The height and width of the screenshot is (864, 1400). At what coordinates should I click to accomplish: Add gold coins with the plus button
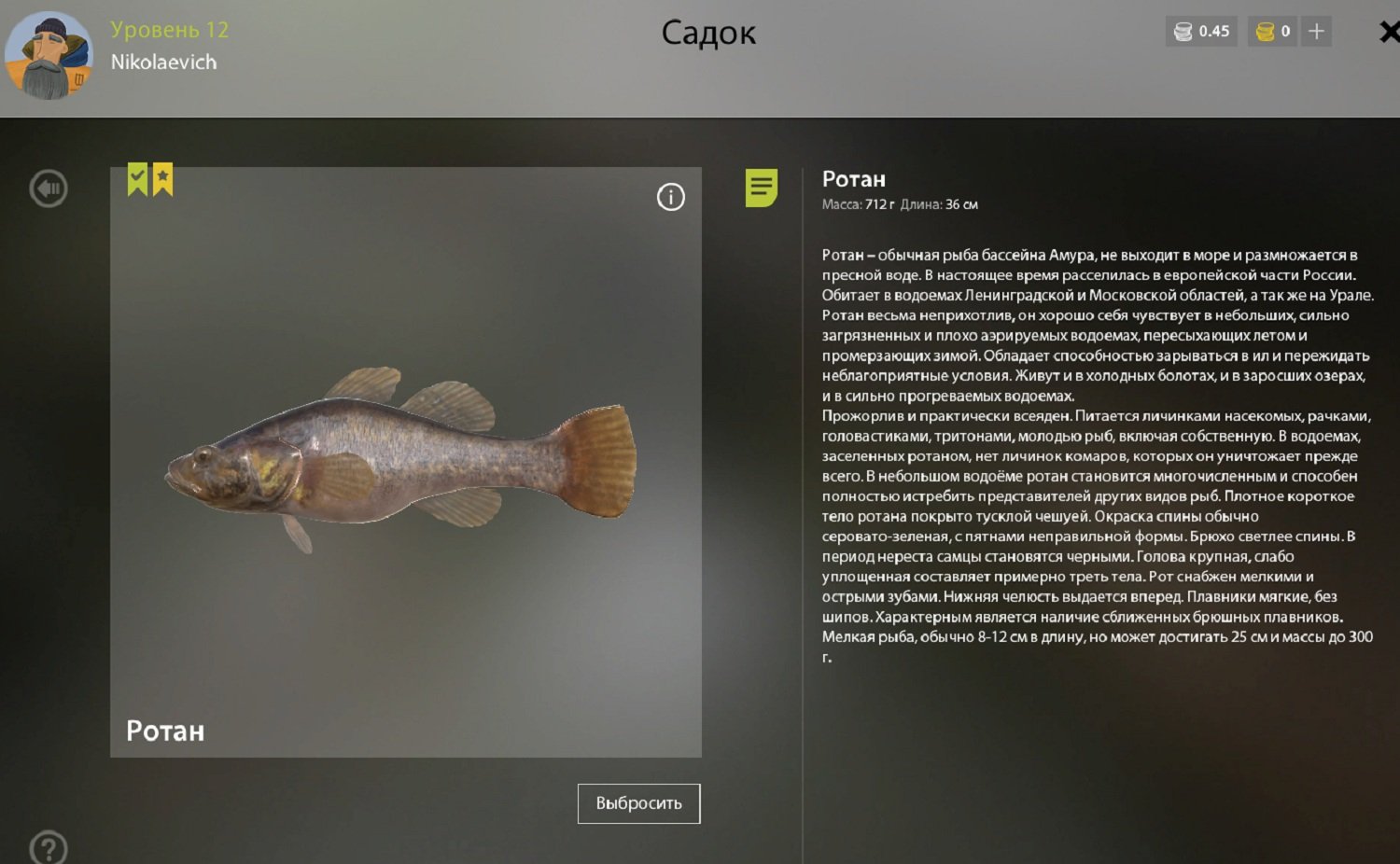click(1316, 32)
